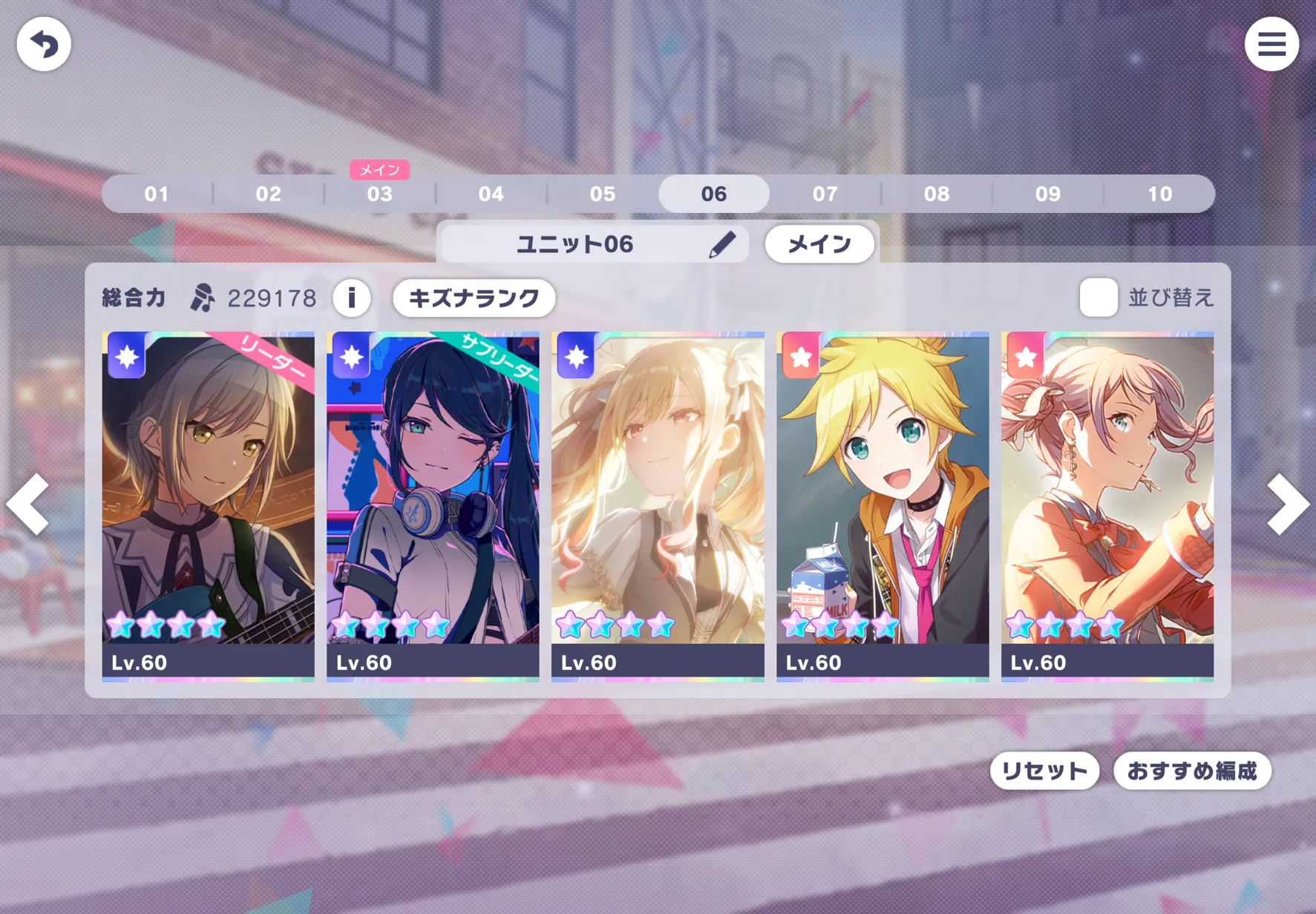
Task: Go back with the return arrow button
Action: click(44, 45)
